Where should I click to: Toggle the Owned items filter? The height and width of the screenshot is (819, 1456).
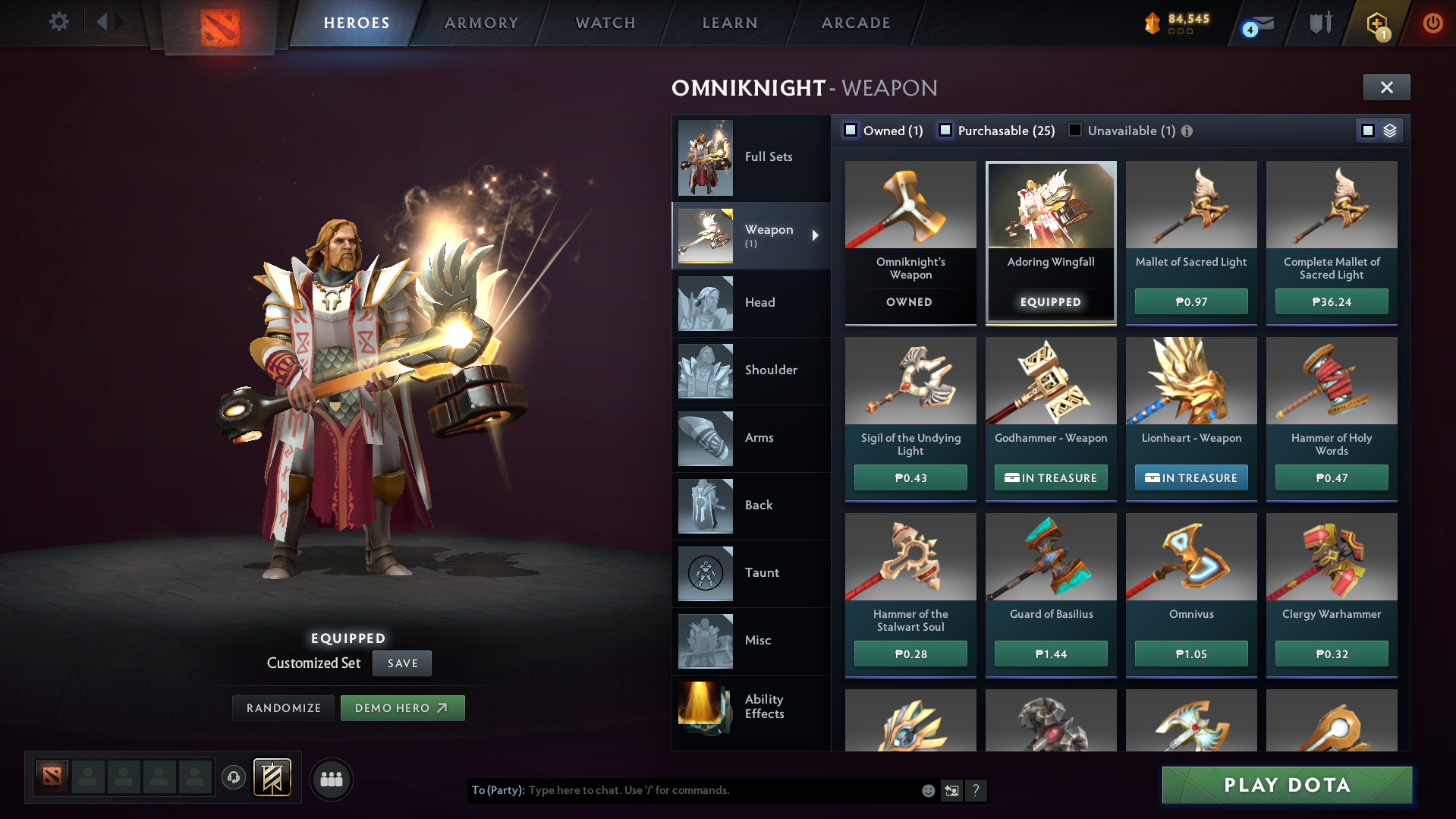[x=851, y=130]
